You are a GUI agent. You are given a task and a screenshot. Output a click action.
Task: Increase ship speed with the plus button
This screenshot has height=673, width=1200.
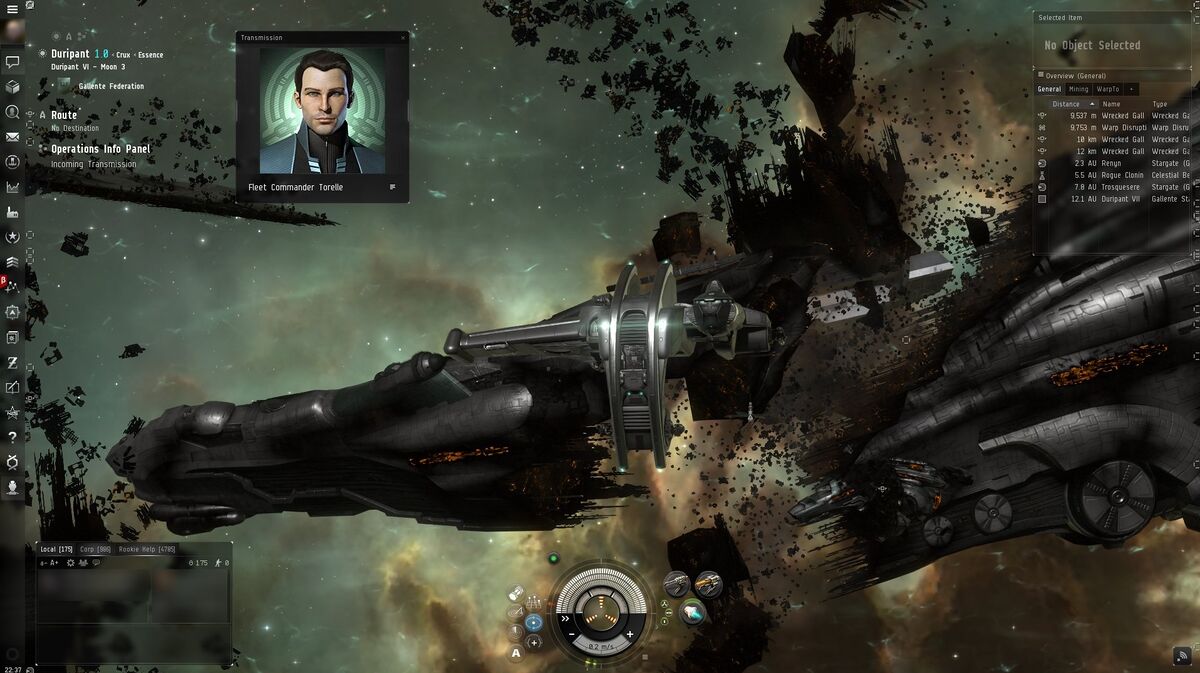(x=630, y=634)
